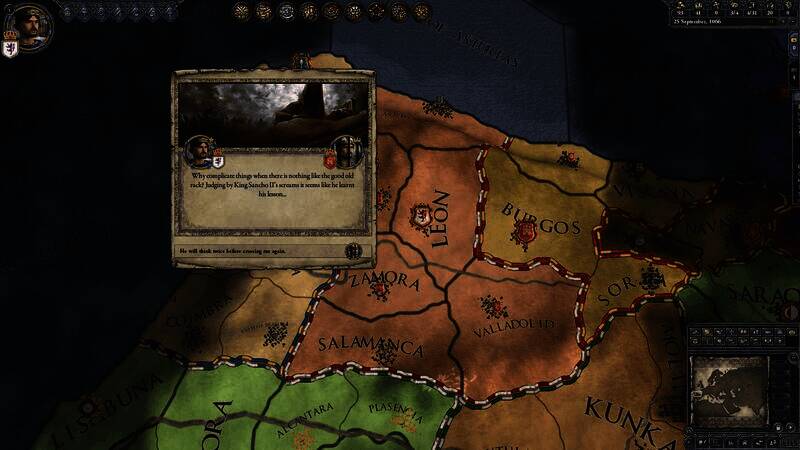Open the first round menu icon in top bar
800x450 pixels.
242,11
